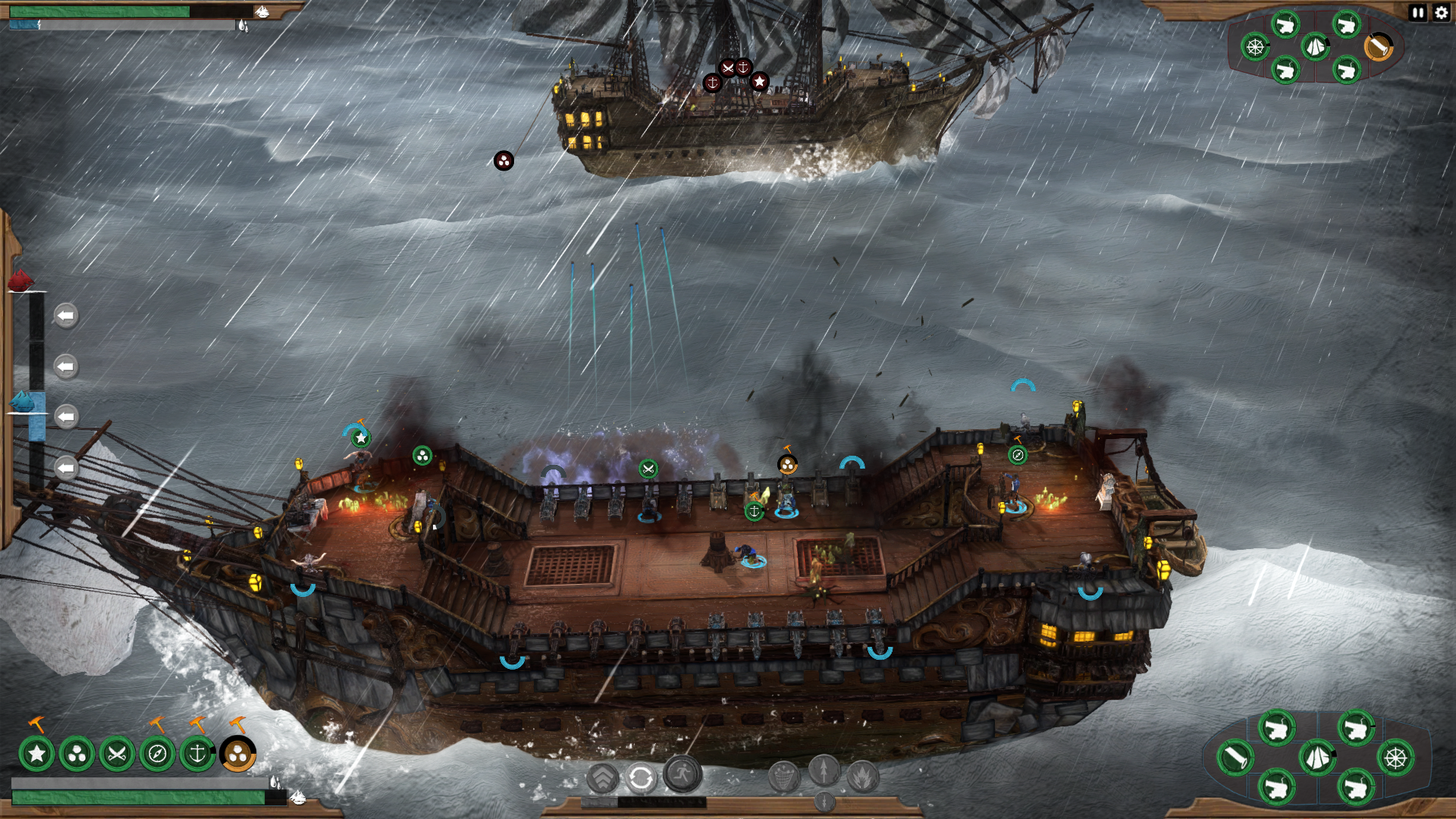This screenshot has height=819, width=1456.
Task: Select the player ship's steering wheel section
Action: click(1395, 757)
